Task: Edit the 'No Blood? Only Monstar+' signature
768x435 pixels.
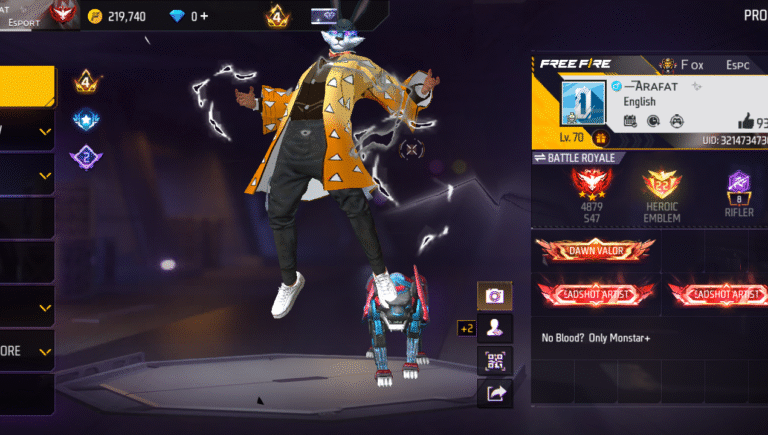Action: (596, 338)
